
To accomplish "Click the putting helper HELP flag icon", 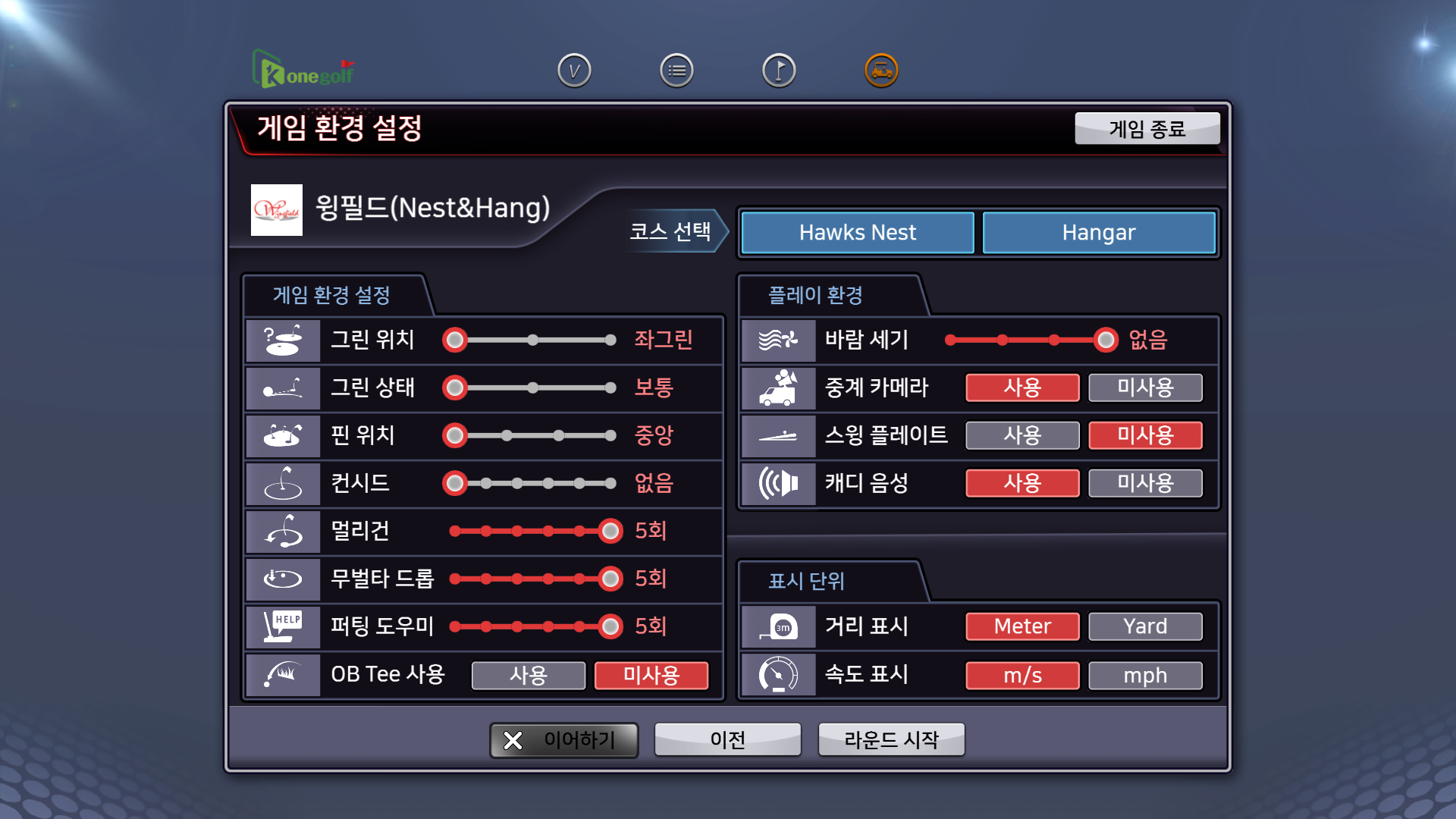I will [282, 626].
